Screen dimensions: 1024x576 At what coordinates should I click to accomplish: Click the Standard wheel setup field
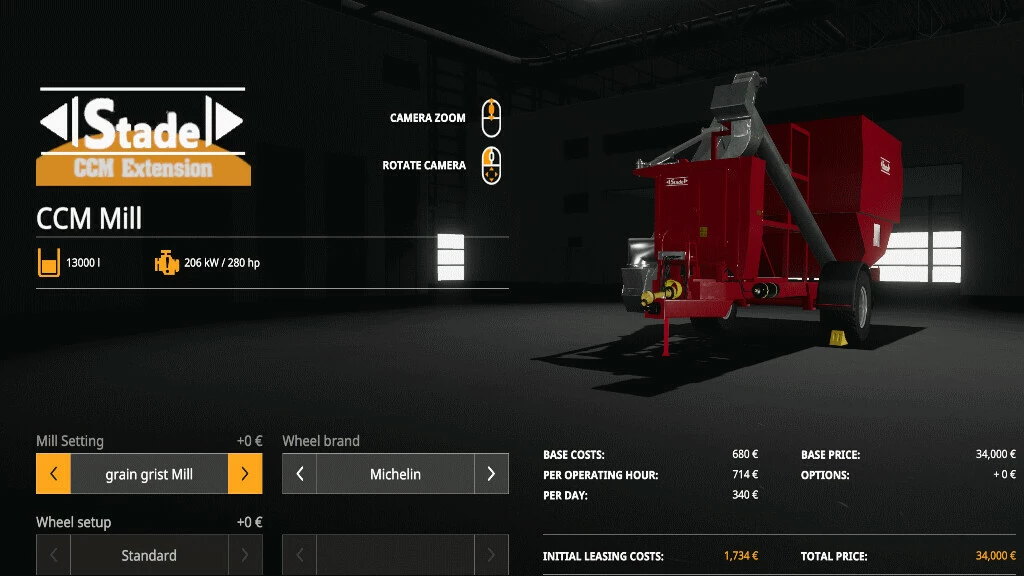coord(149,555)
